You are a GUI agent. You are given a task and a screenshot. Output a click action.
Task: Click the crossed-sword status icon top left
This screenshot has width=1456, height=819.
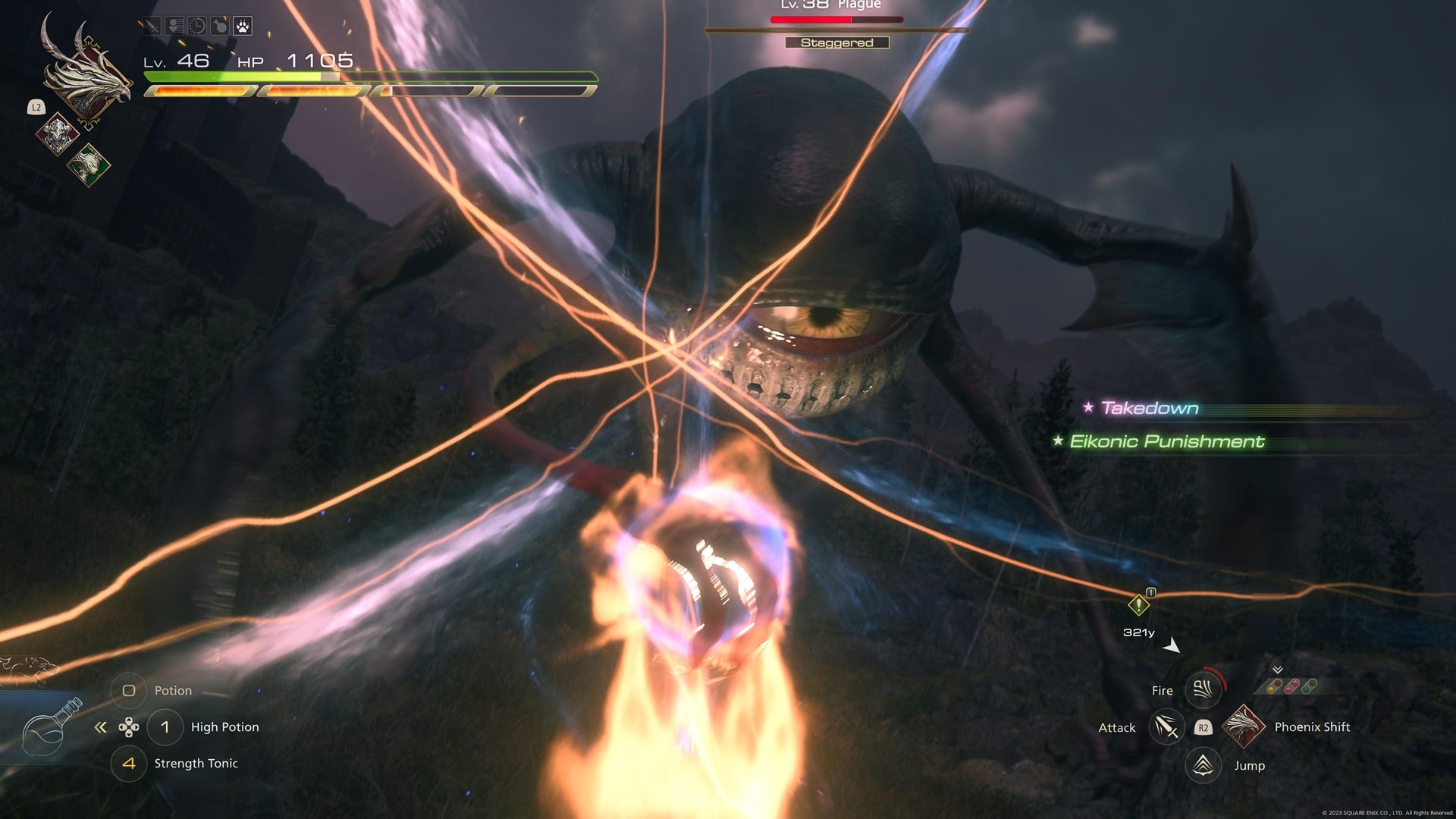click(151, 25)
